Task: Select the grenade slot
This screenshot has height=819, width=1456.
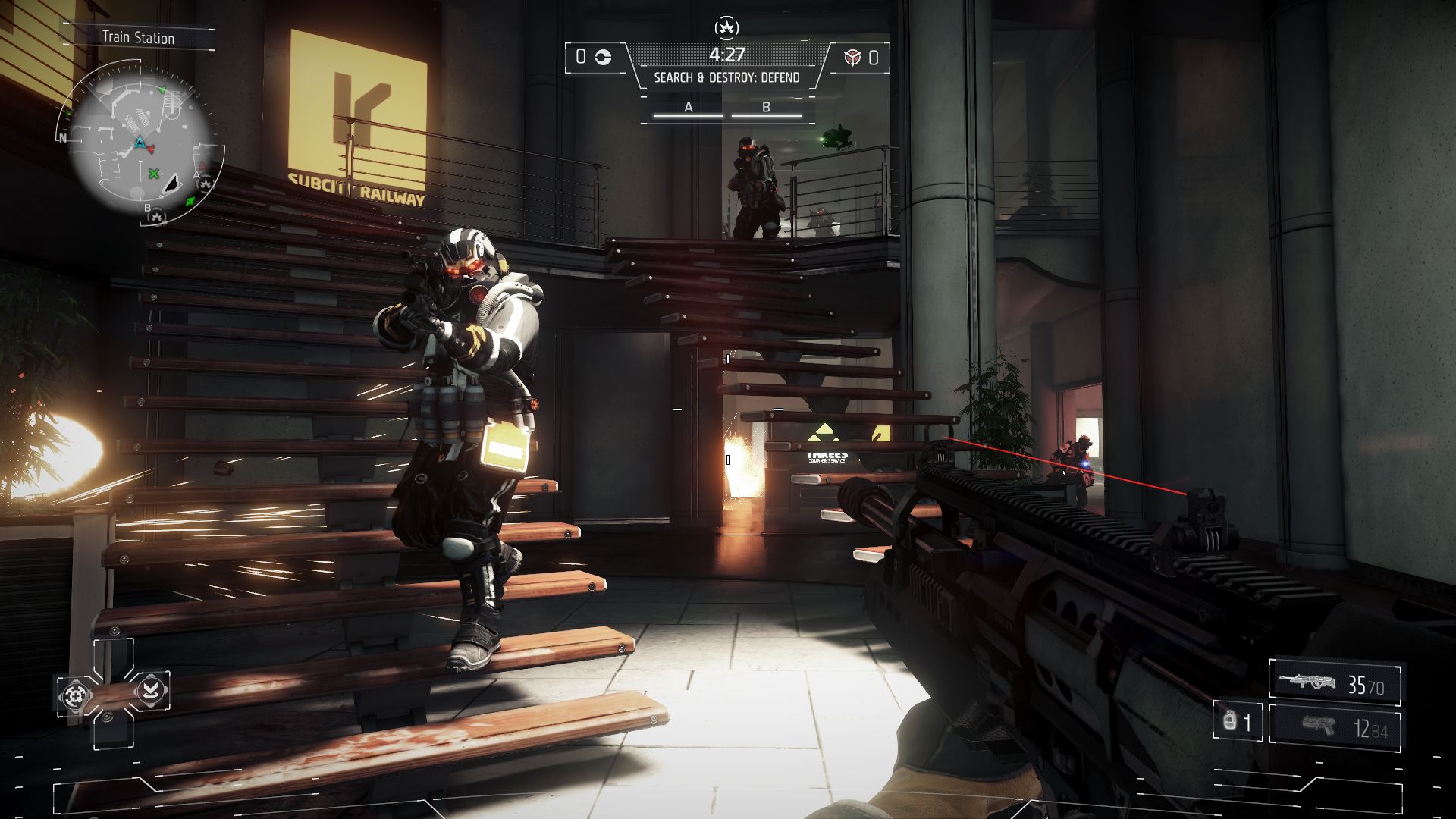Action: pos(1236,721)
